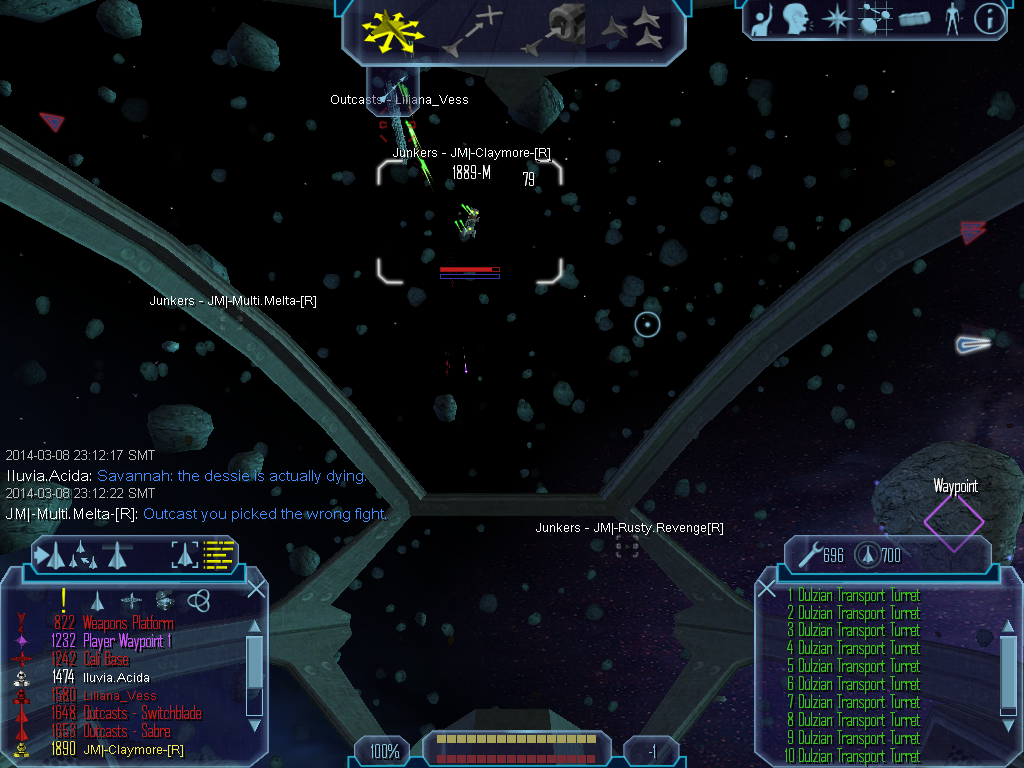Open the info icon in top-right toolbar

tap(989, 19)
